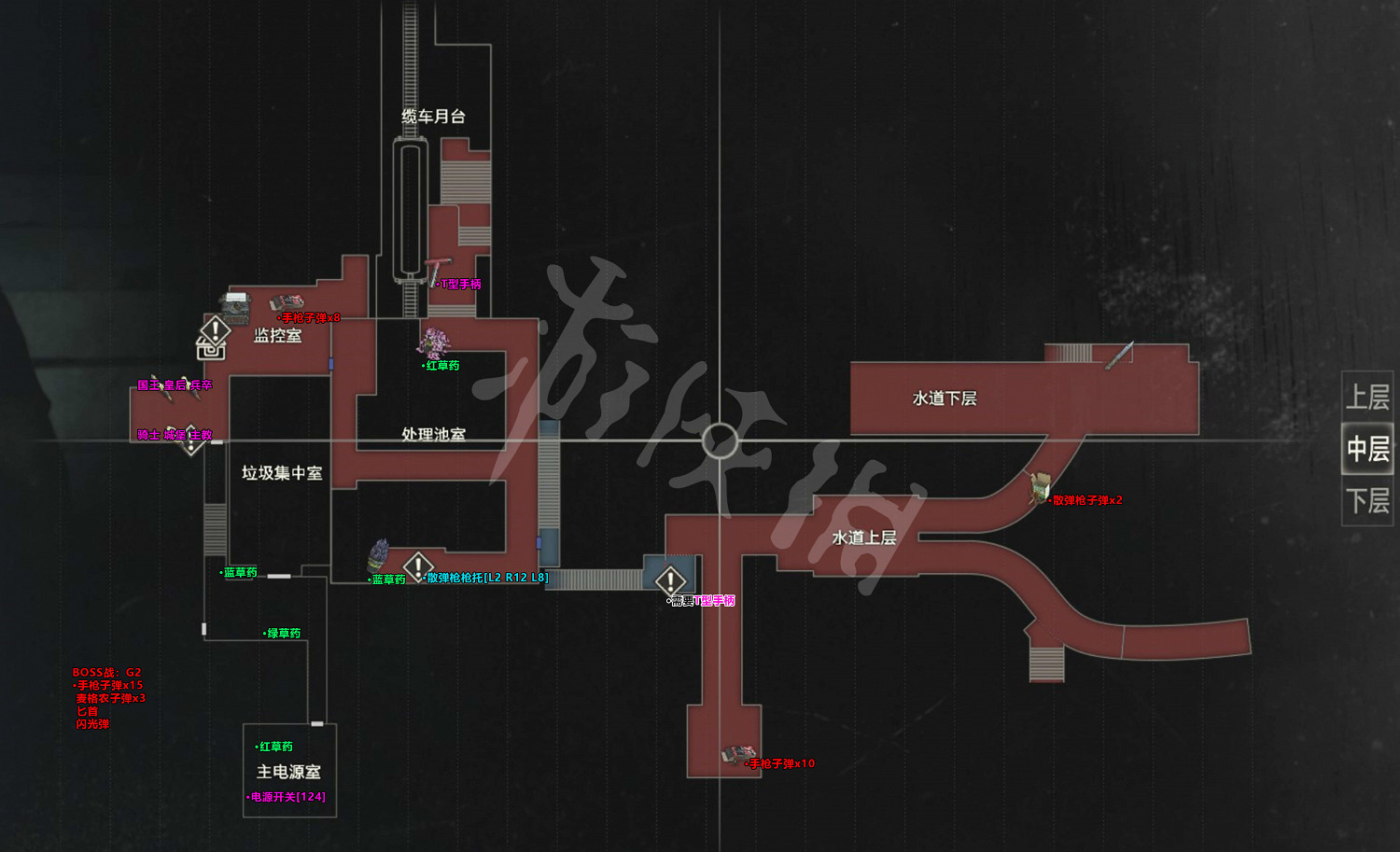Click the typewriter save point icon in 监控室
This screenshot has height=852, width=1400.
pyautogui.click(x=233, y=307)
